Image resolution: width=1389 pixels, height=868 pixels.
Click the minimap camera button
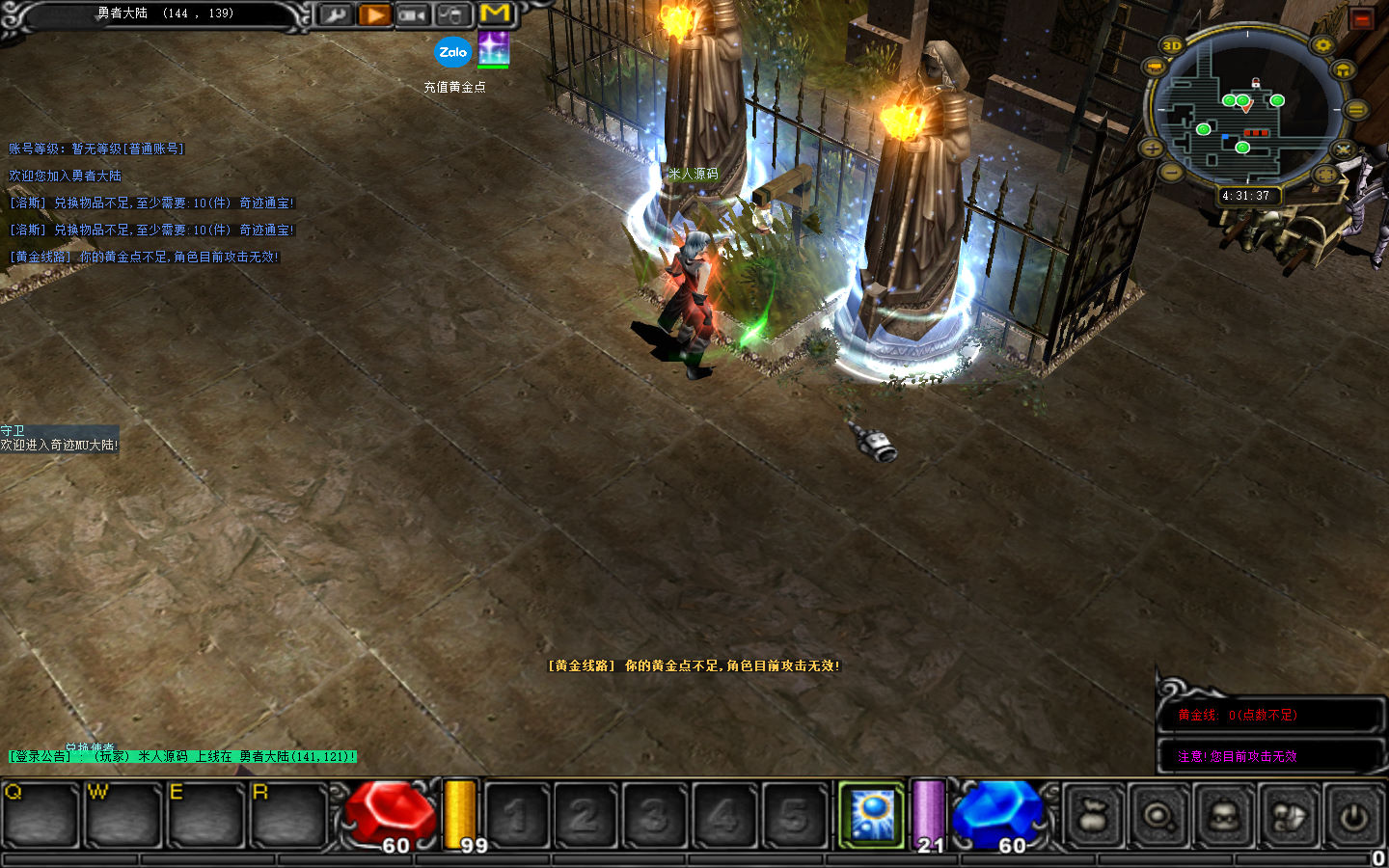1154,67
